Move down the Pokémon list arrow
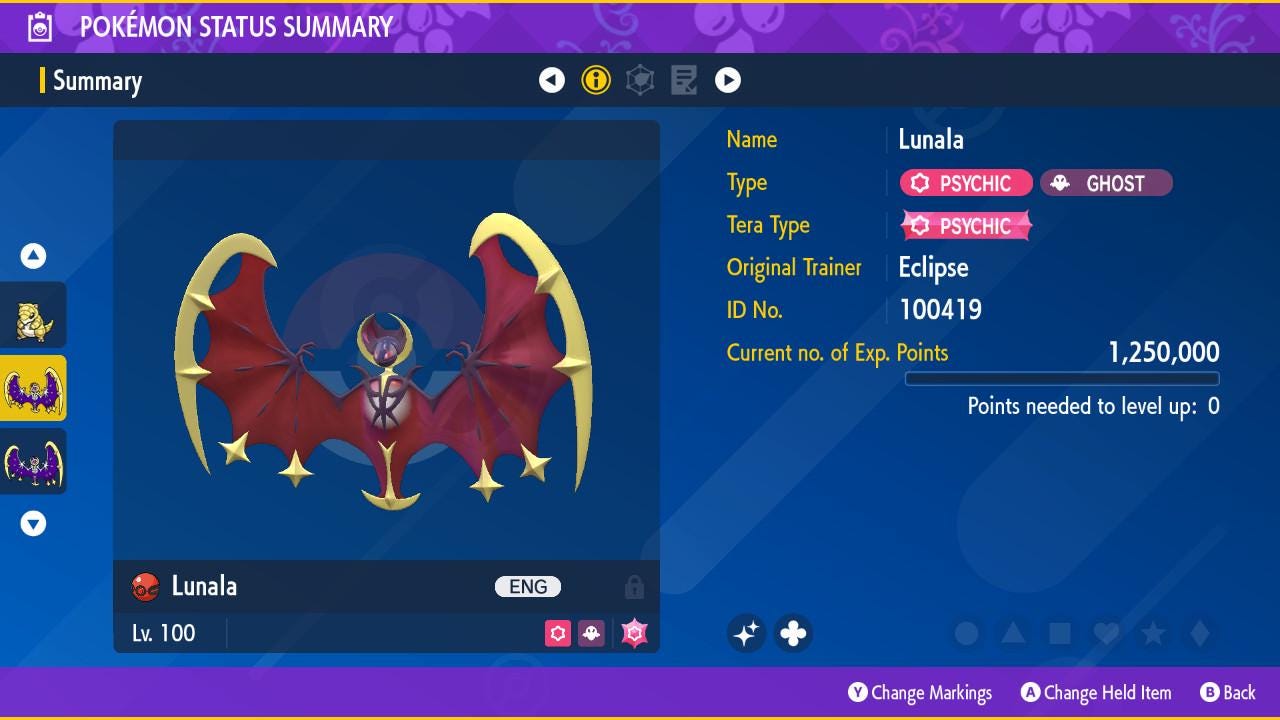The height and width of the screenshot is (720, 1280). coord(33,523)
